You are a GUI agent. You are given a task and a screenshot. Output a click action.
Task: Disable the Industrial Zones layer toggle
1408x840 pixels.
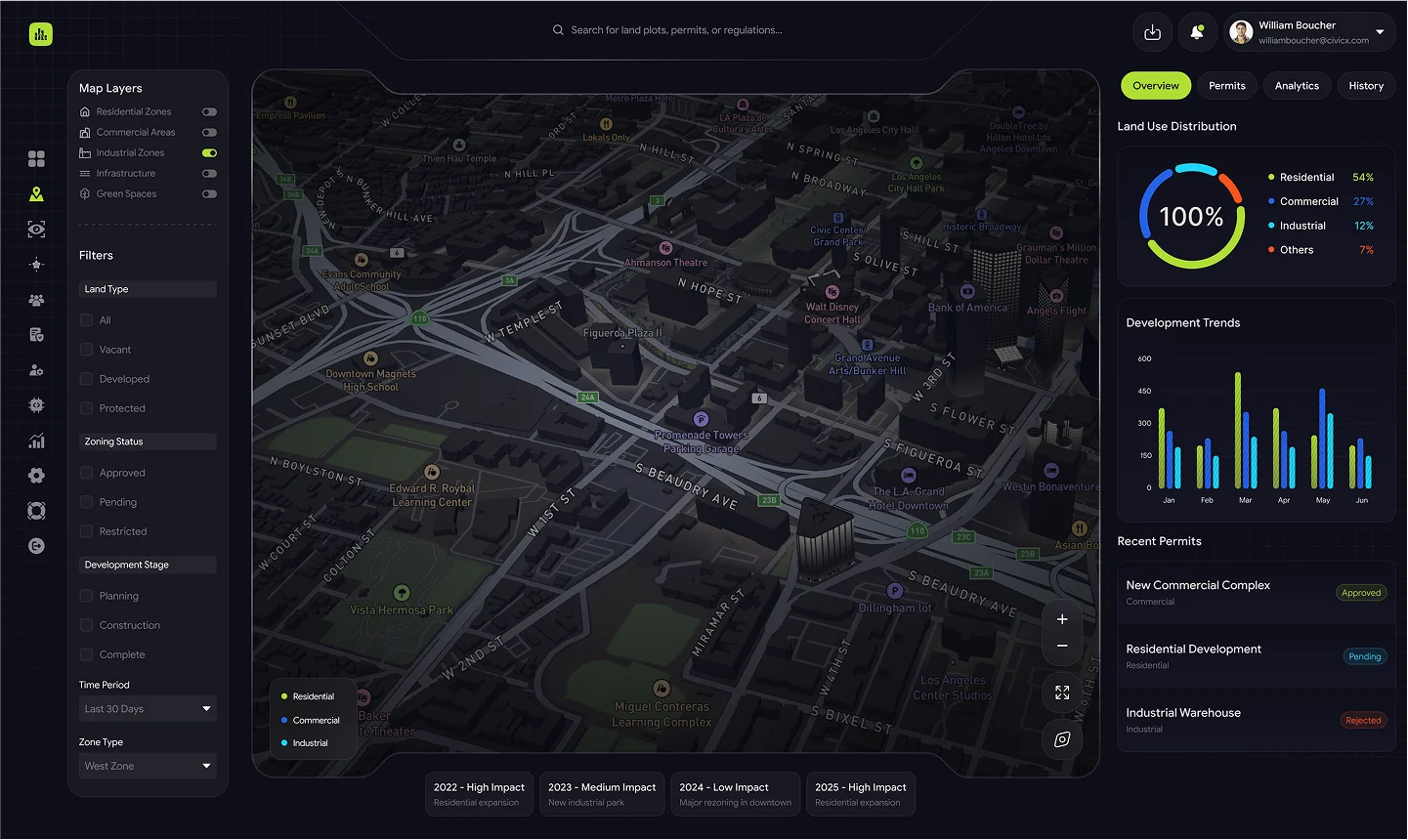point(208,152)
